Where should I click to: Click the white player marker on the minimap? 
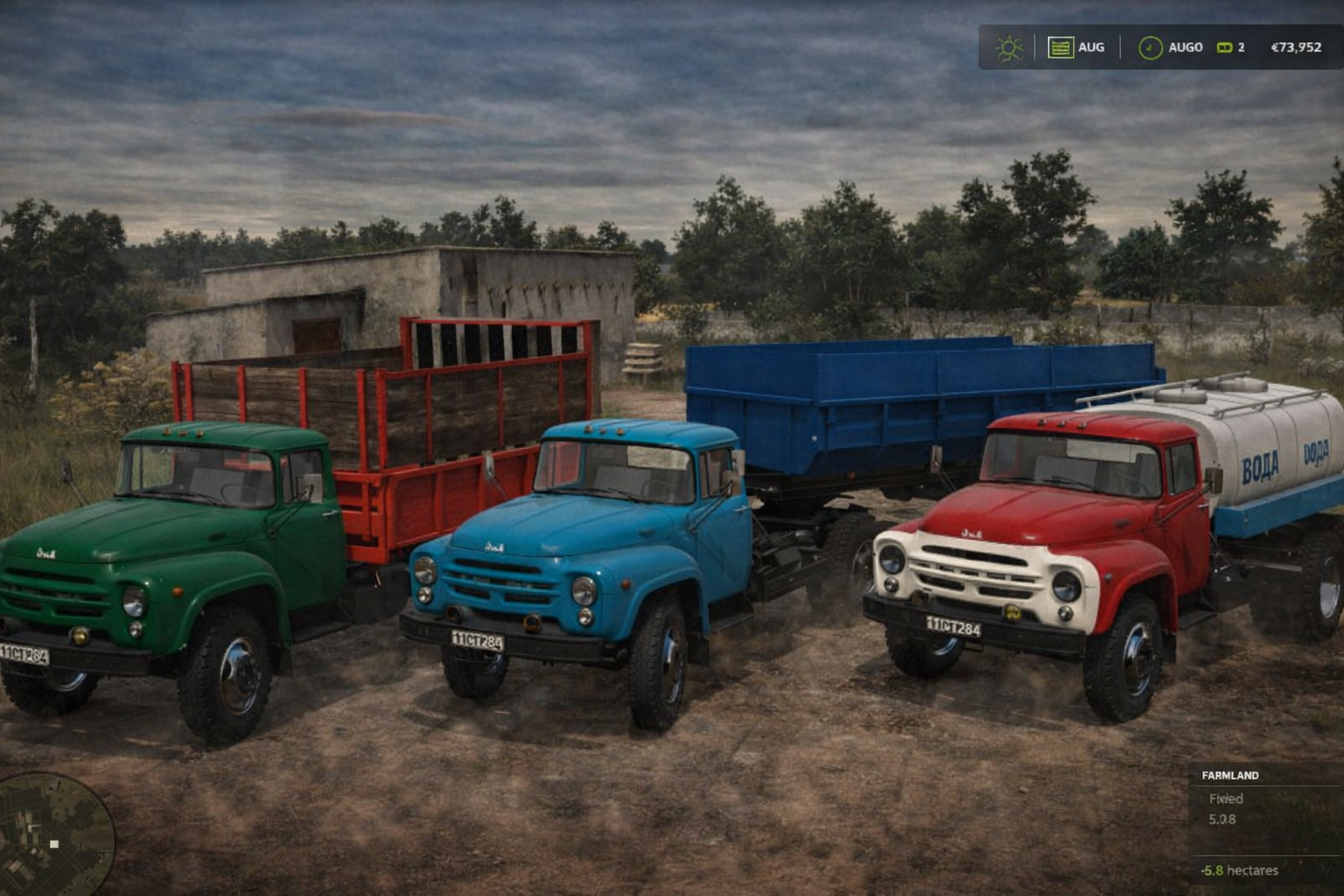click(x=56, y=843)
